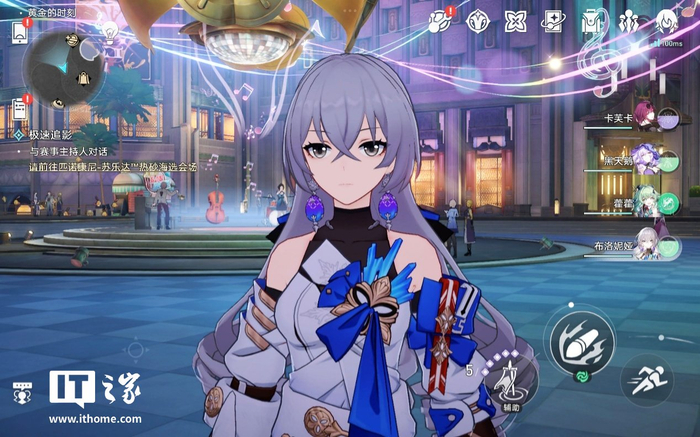Open the four-petal knot icon menu

tap(515, 20)
